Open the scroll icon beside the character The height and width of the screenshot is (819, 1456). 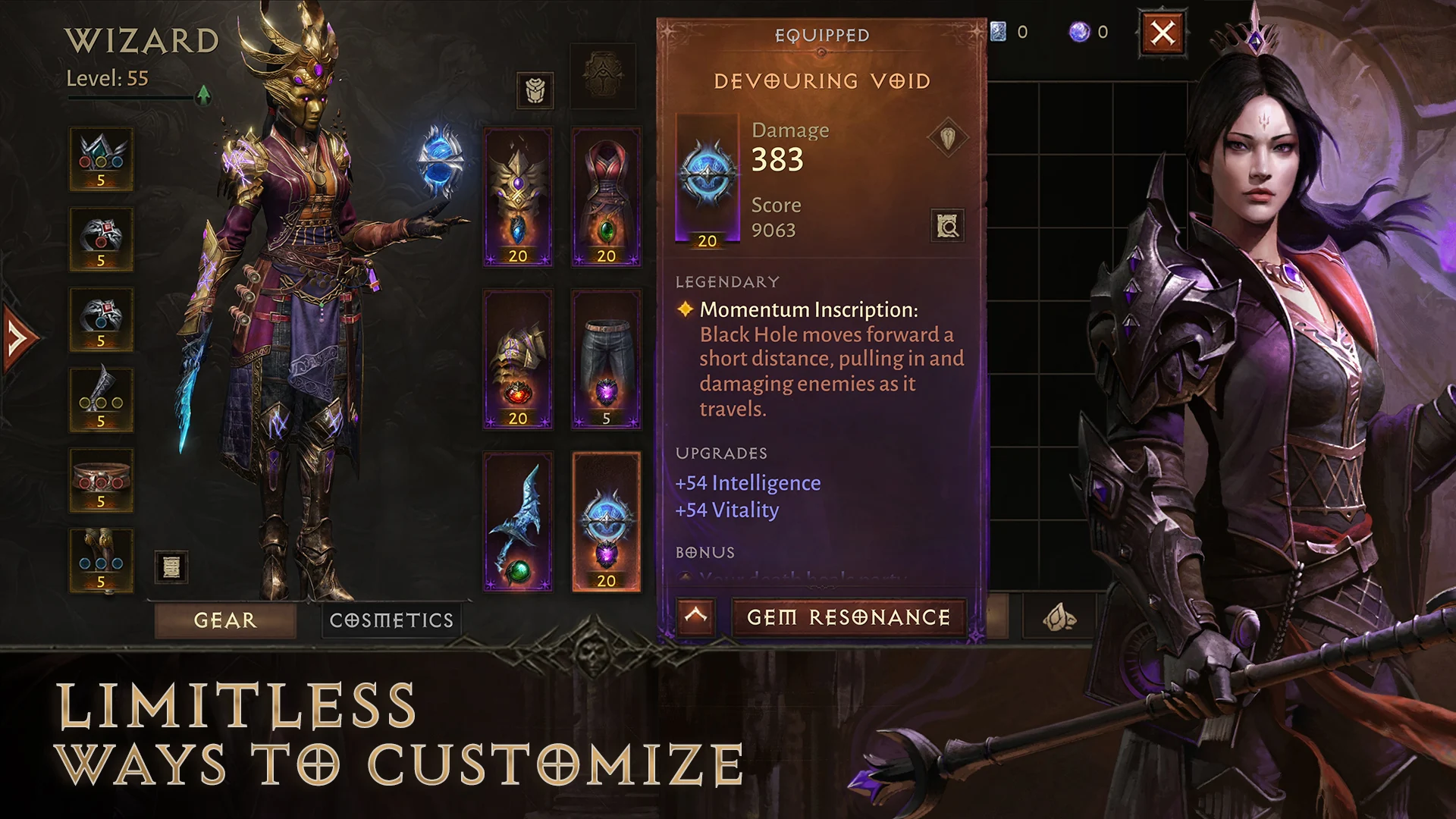click(171, 566)
